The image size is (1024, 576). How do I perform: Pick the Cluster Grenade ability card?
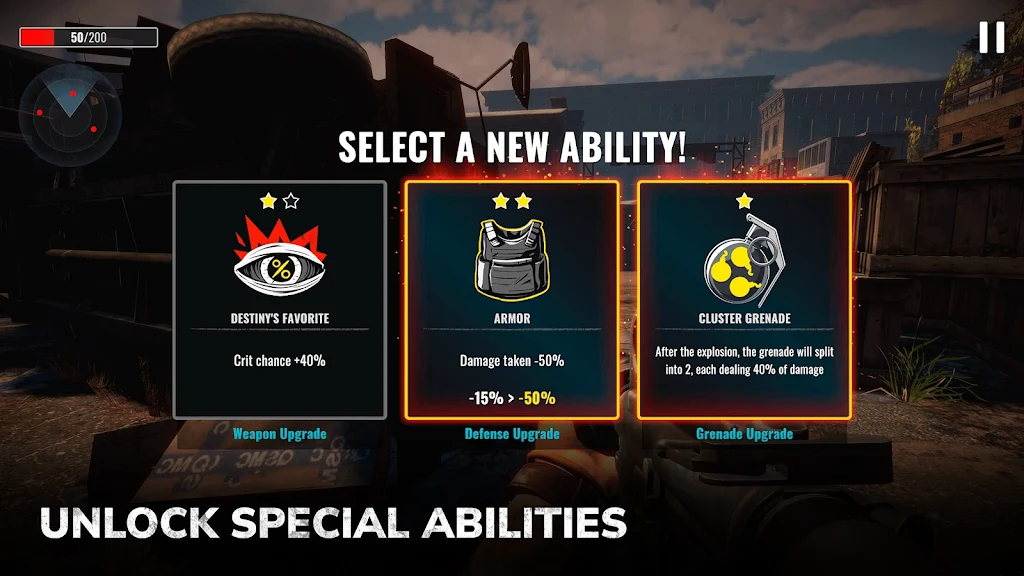pyautogui.click(x=744, y=299)
